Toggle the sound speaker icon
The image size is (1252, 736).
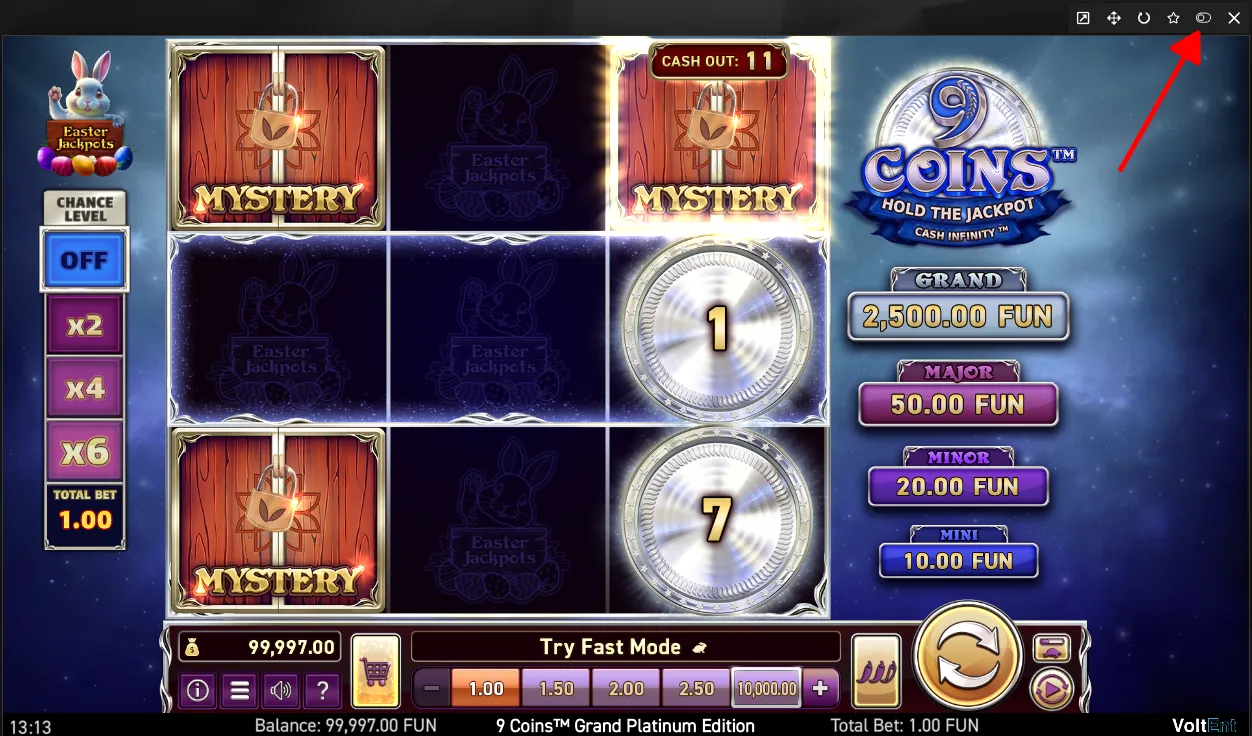coord(281,690)
